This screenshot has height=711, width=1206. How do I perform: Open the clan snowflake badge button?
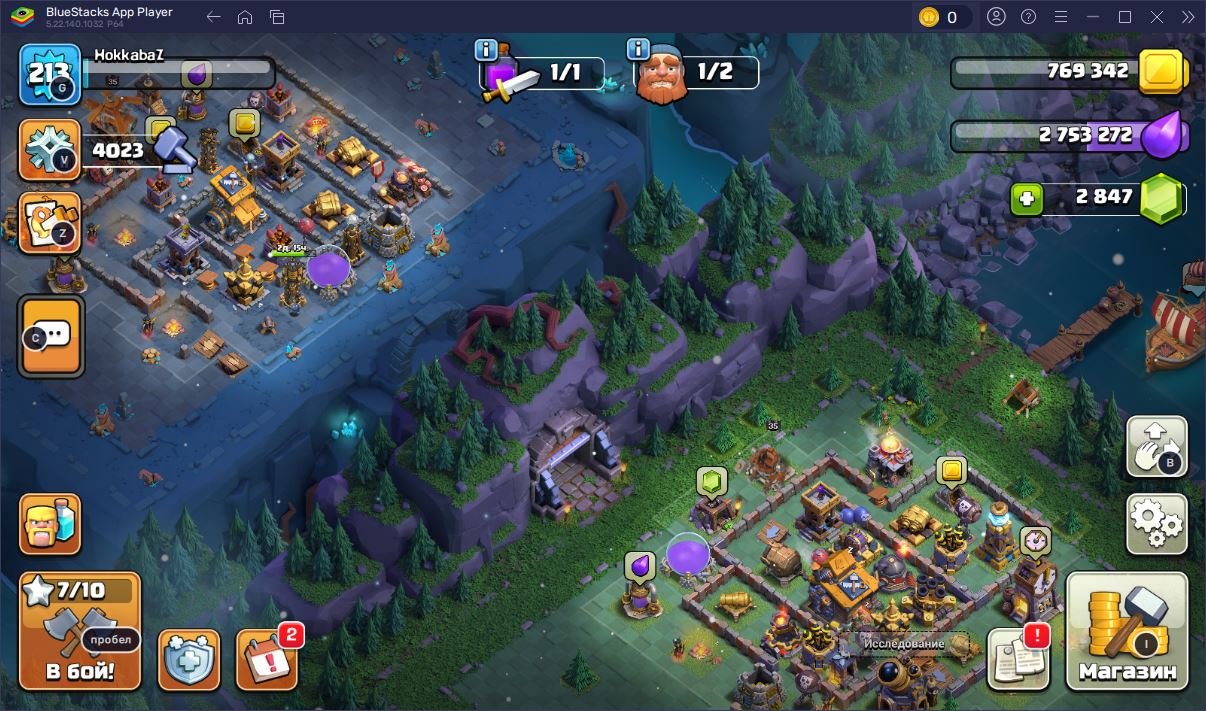coord(50,151)
